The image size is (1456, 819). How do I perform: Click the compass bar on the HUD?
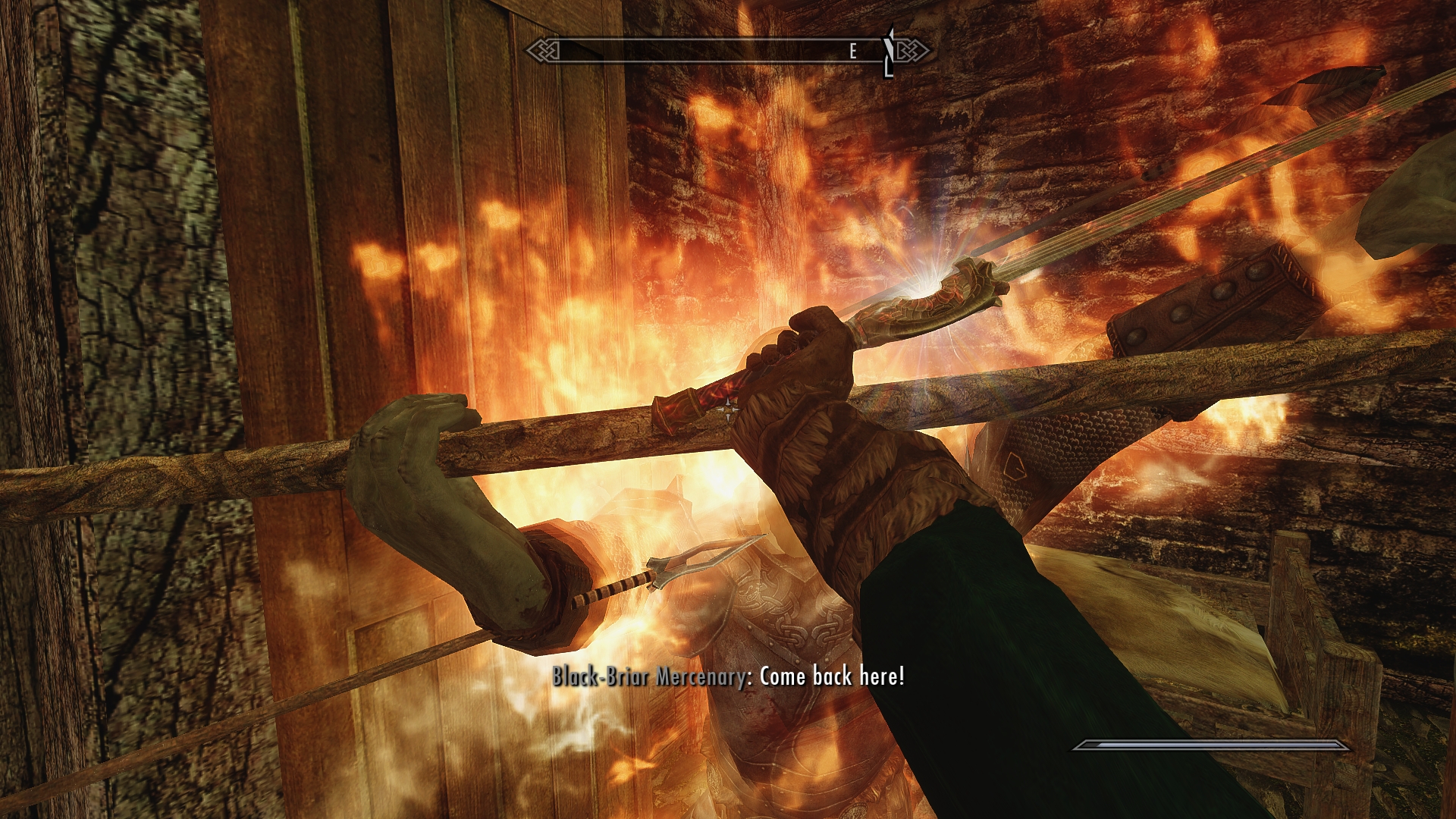[726, 51]
